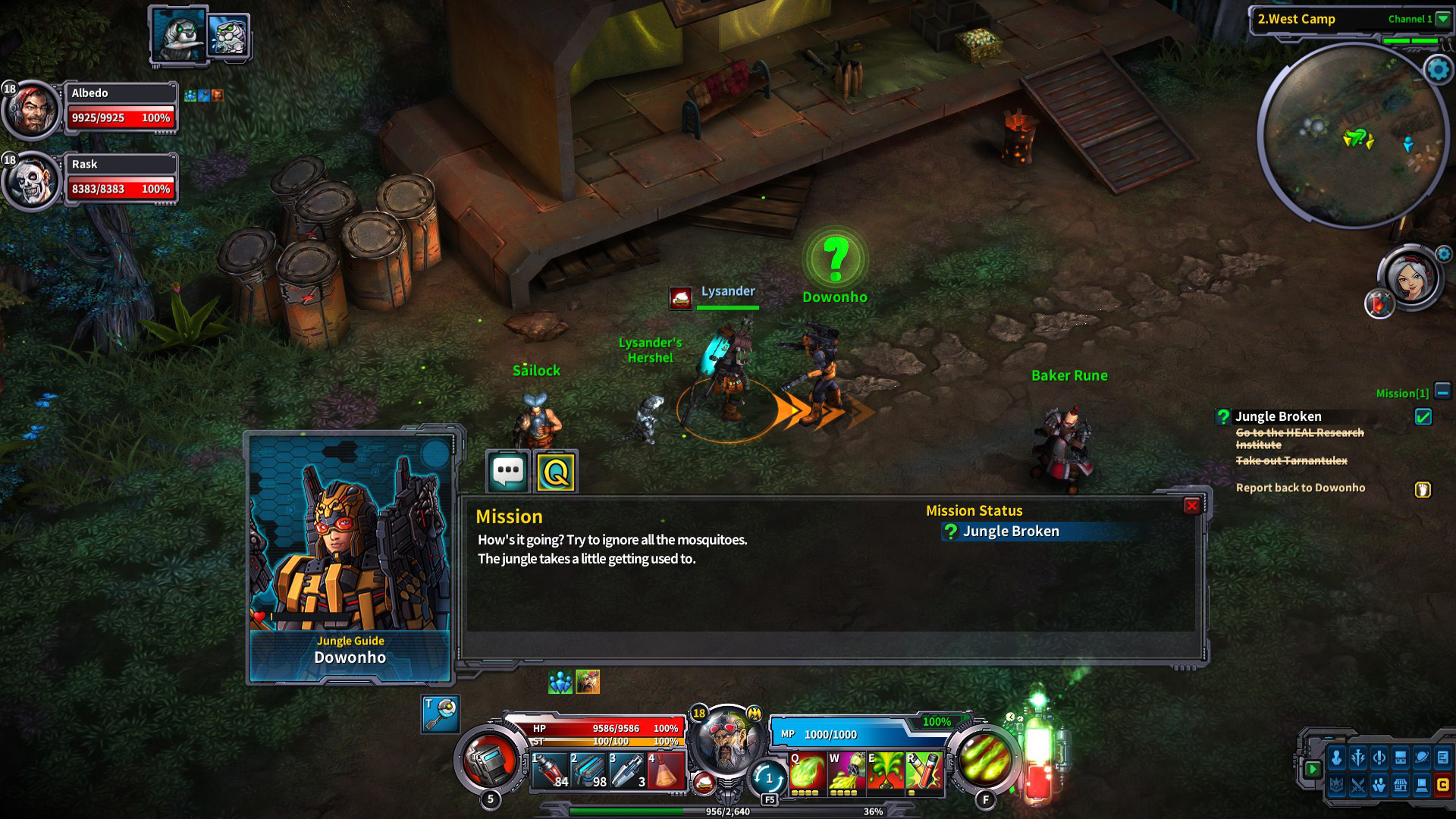
Task: Use the syringe item in slot 3
Action: click(627, 770)
